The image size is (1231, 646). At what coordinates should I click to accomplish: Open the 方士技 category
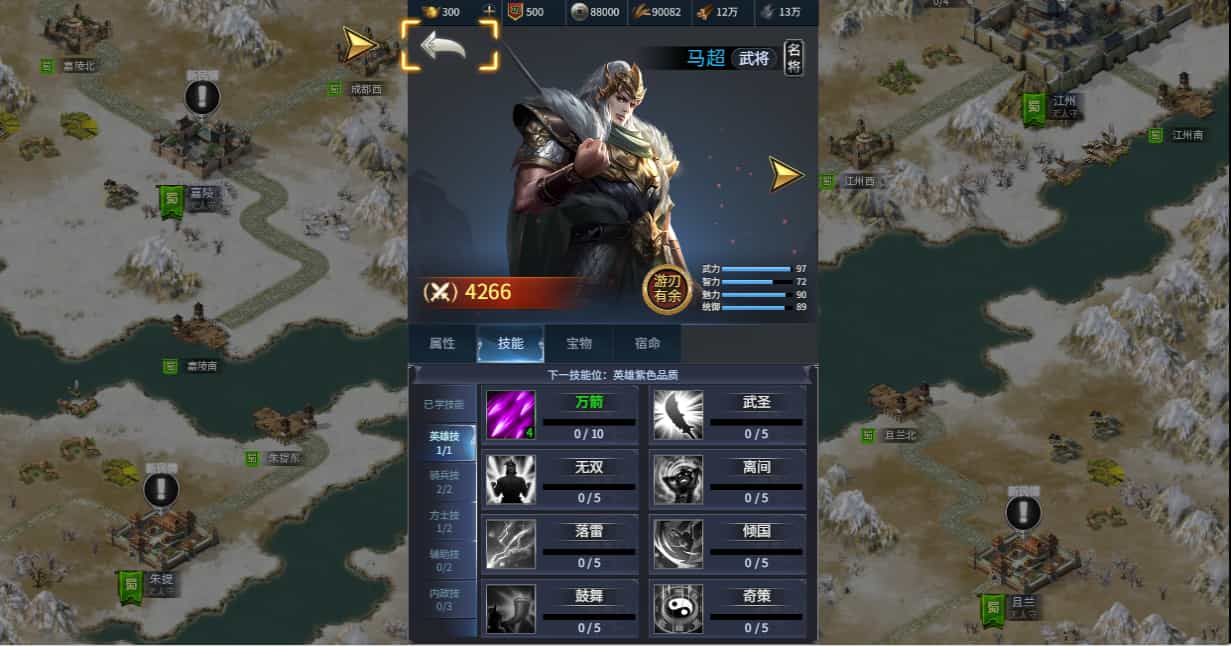pyautogui.click(x=442, y=521)
